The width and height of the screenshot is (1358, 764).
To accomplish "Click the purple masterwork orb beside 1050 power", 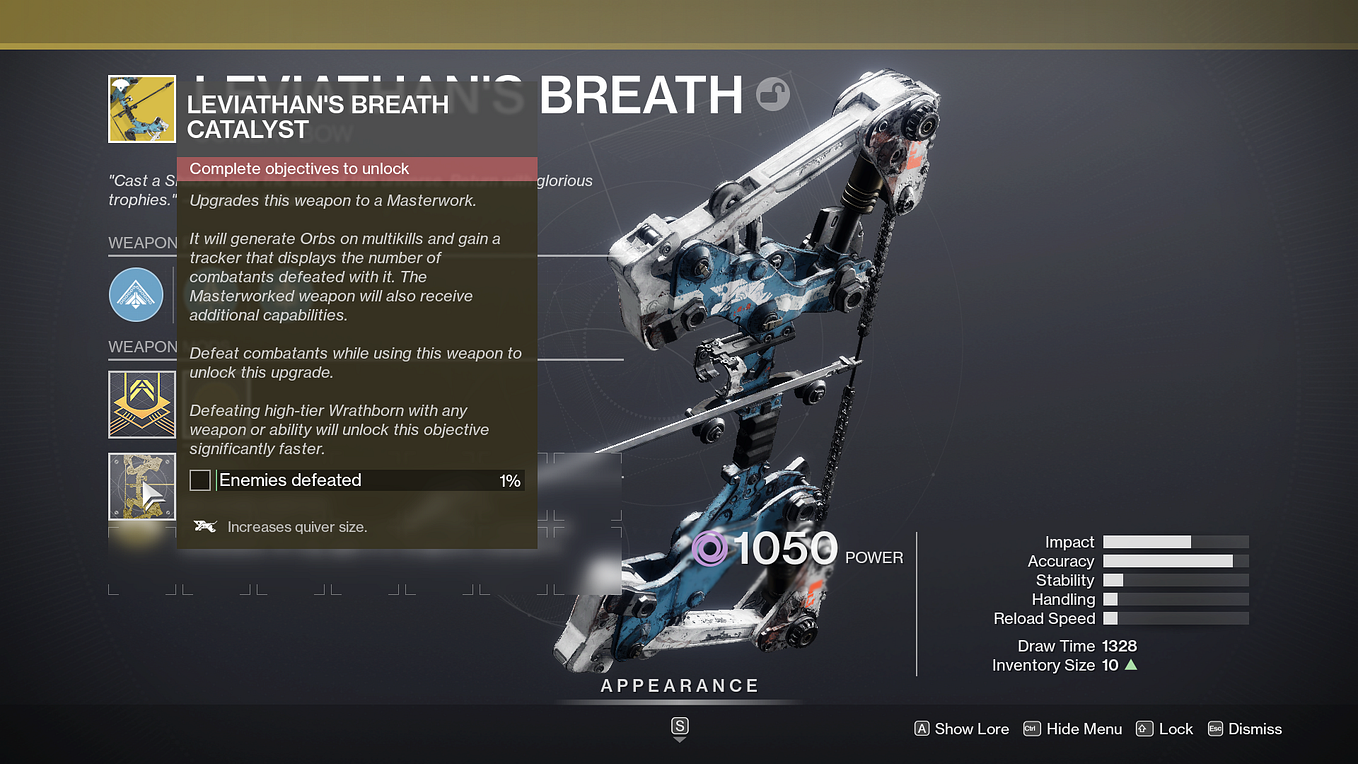I will (x=710, y=549).
